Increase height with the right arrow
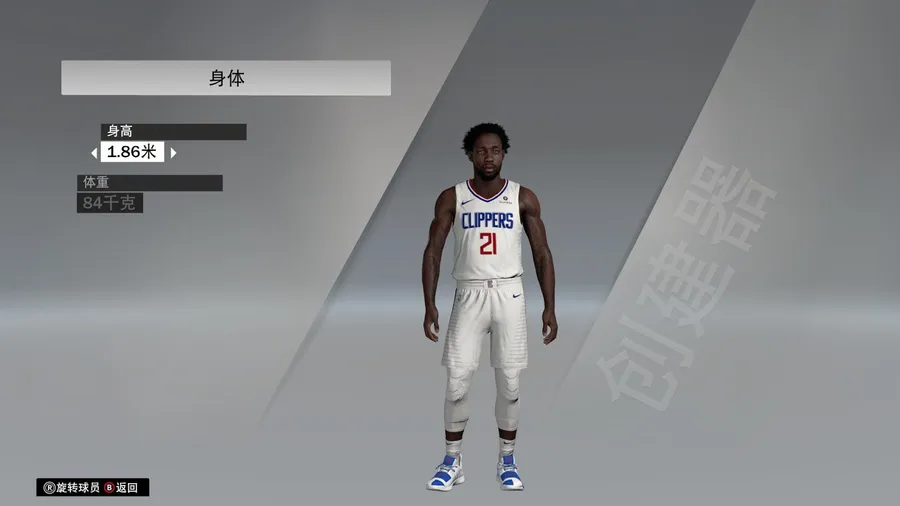The height and width of the screenshot is (506, 900). [173, 153]
